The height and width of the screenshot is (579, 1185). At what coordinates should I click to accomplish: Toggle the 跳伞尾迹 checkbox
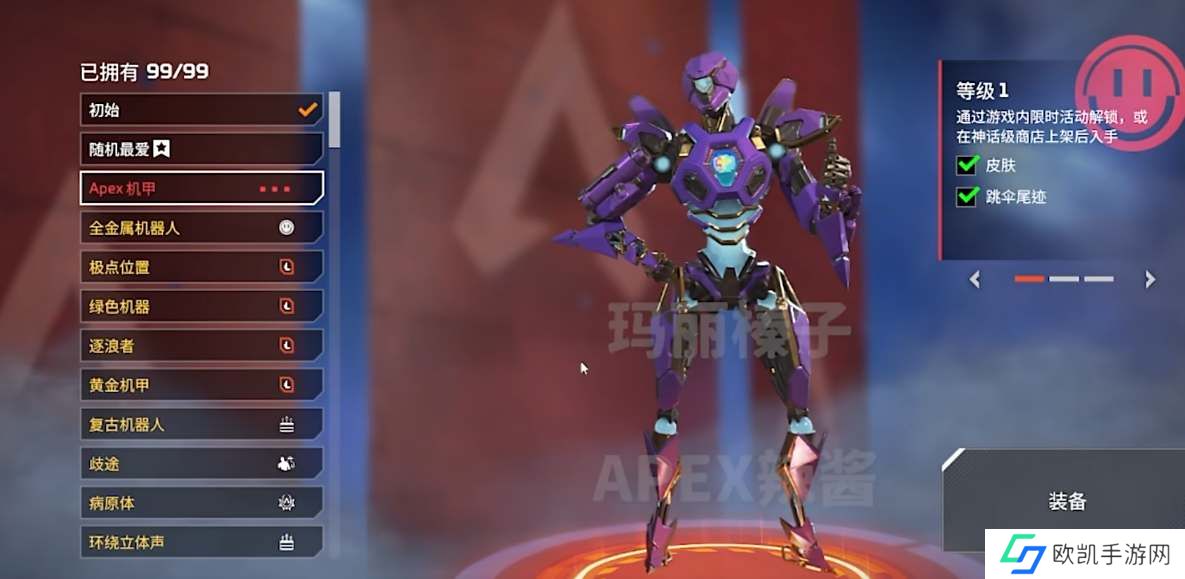[x=967, y=197]
